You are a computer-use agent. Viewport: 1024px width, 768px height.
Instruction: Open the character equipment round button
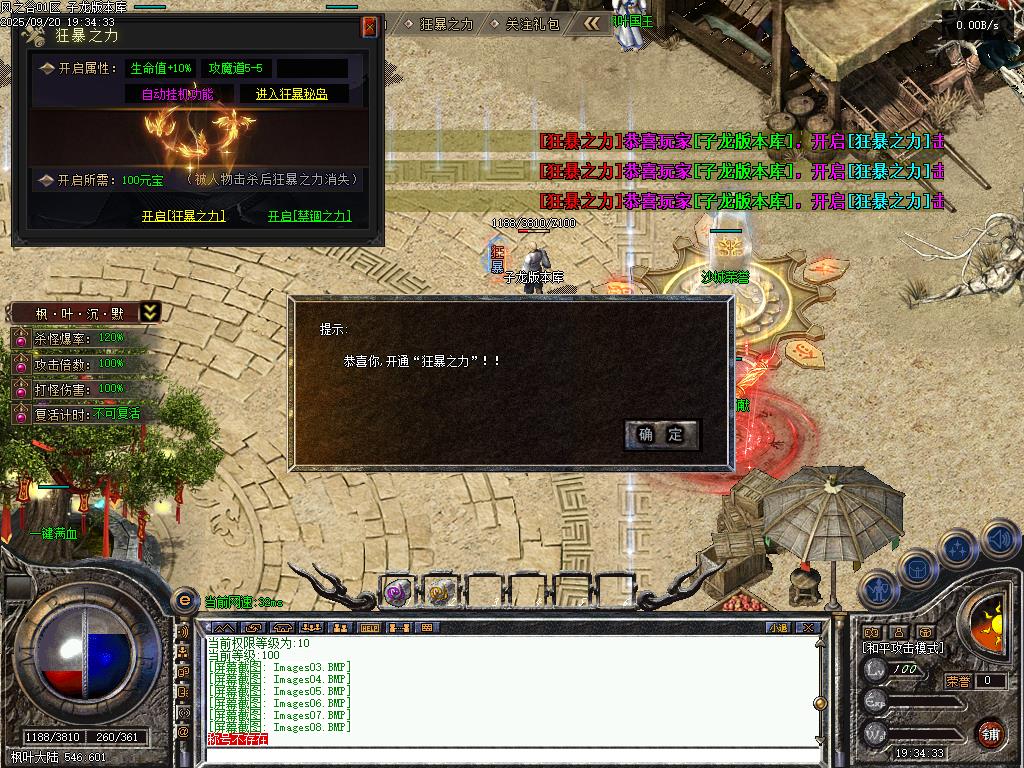pos(879,589)
